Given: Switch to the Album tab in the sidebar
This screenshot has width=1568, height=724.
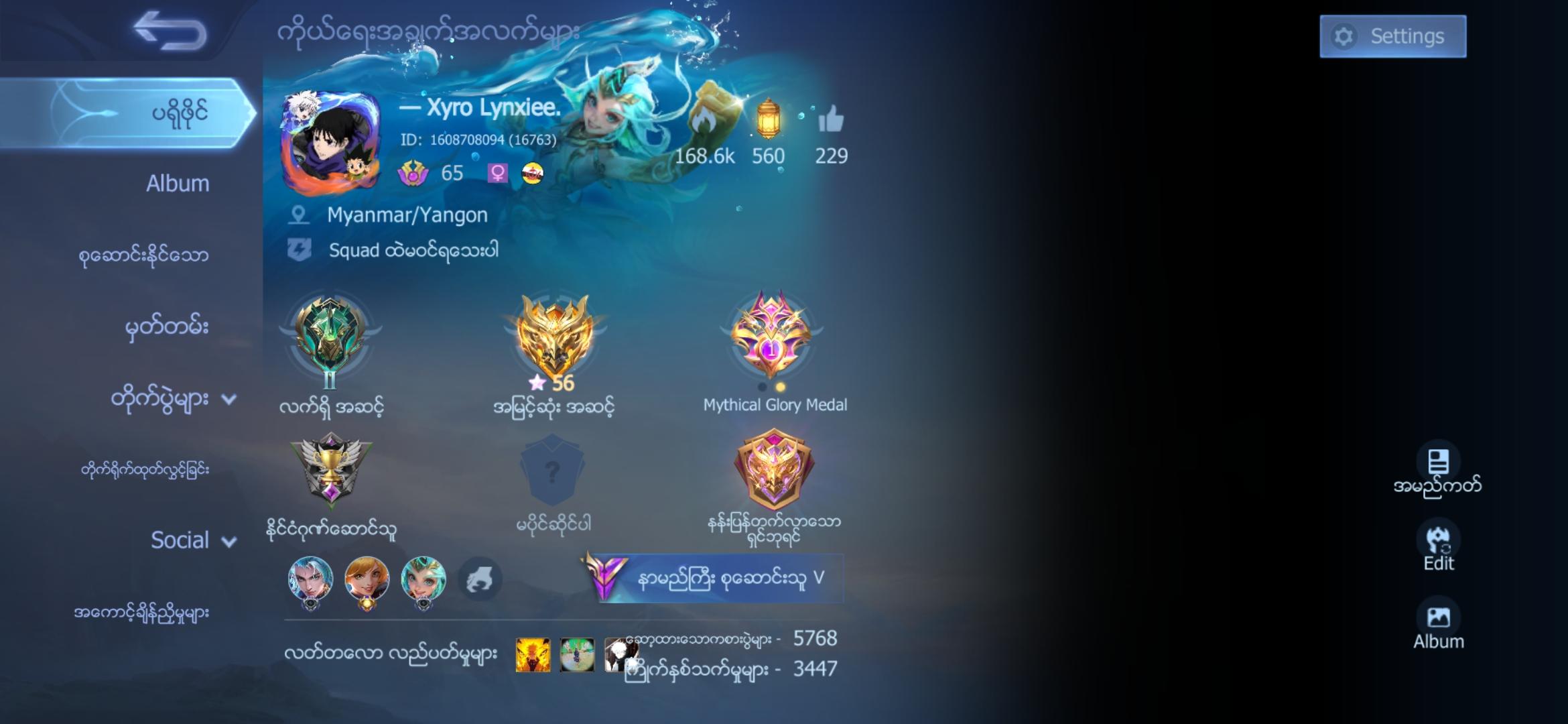Looking at the screenshot, I should pyautogui.click(x=178, y=183).
